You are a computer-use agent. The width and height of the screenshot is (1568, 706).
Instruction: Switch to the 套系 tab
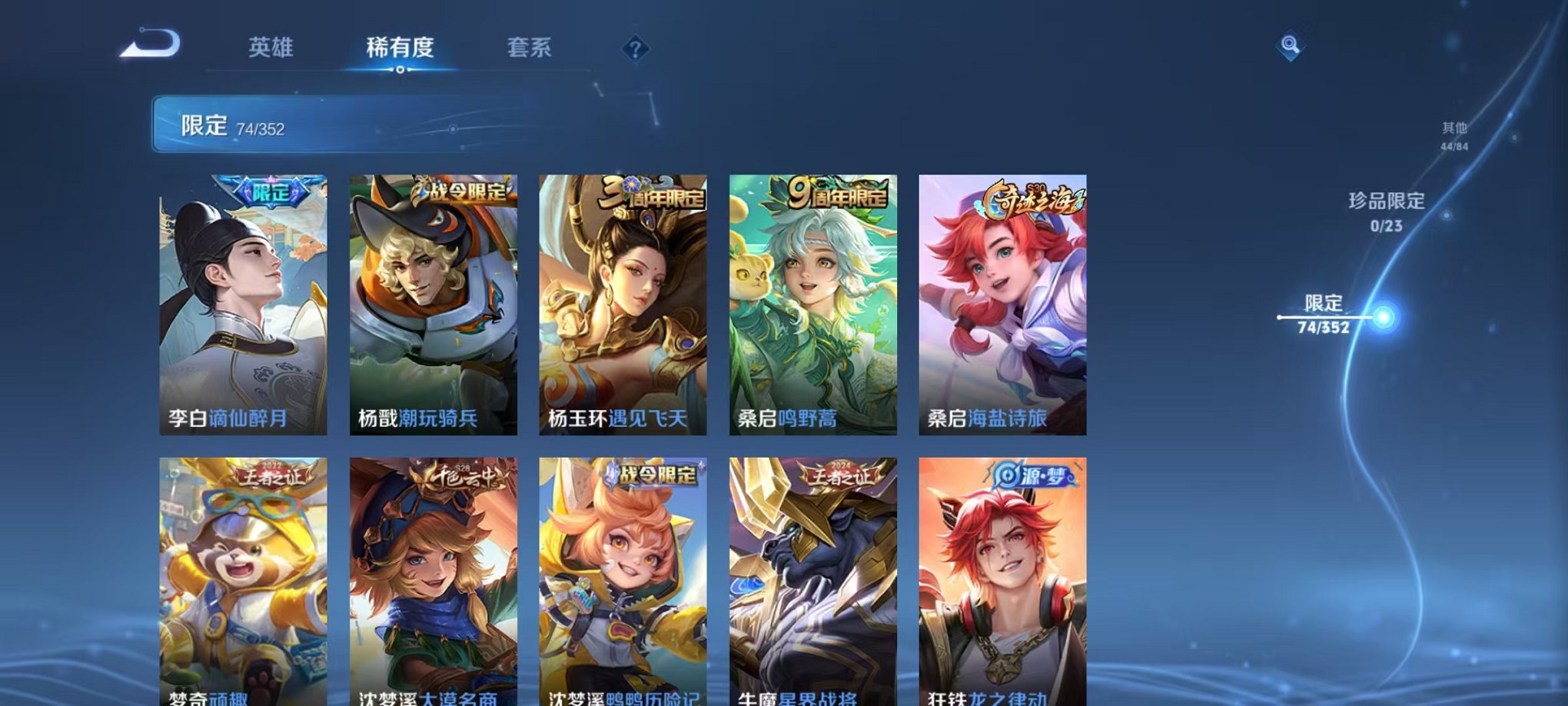530,46
